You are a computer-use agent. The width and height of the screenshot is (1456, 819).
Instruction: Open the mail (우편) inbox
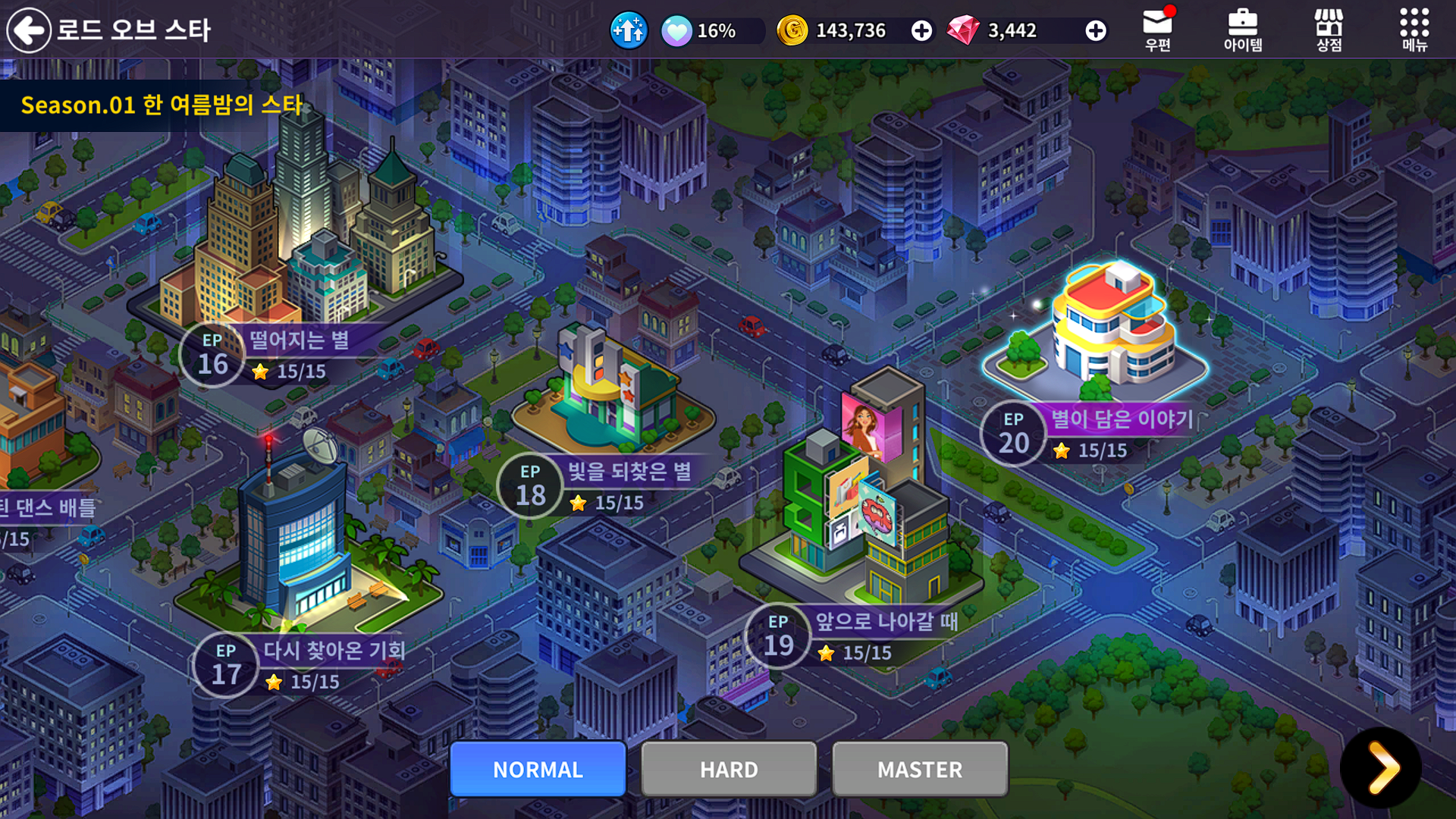pyautogui.click(x=1157, y=30)
